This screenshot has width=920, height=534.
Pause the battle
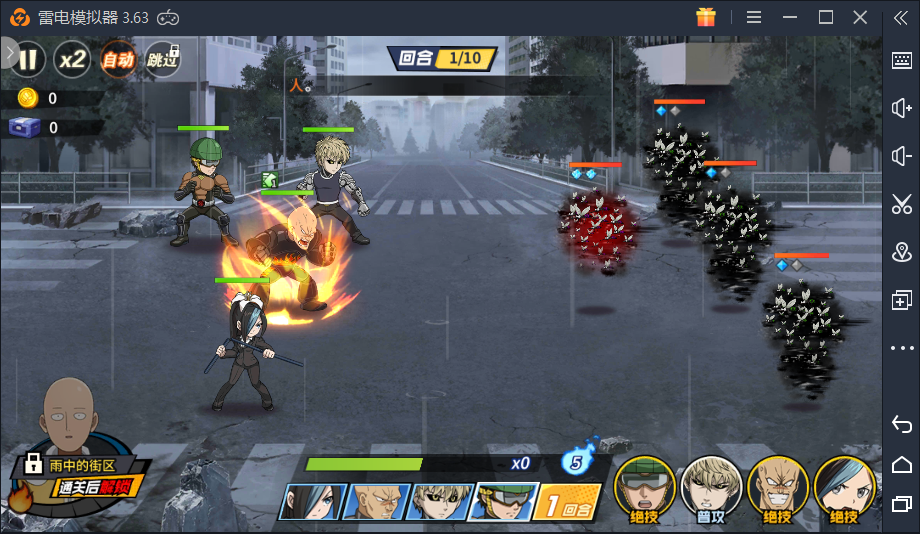(28, 60)
